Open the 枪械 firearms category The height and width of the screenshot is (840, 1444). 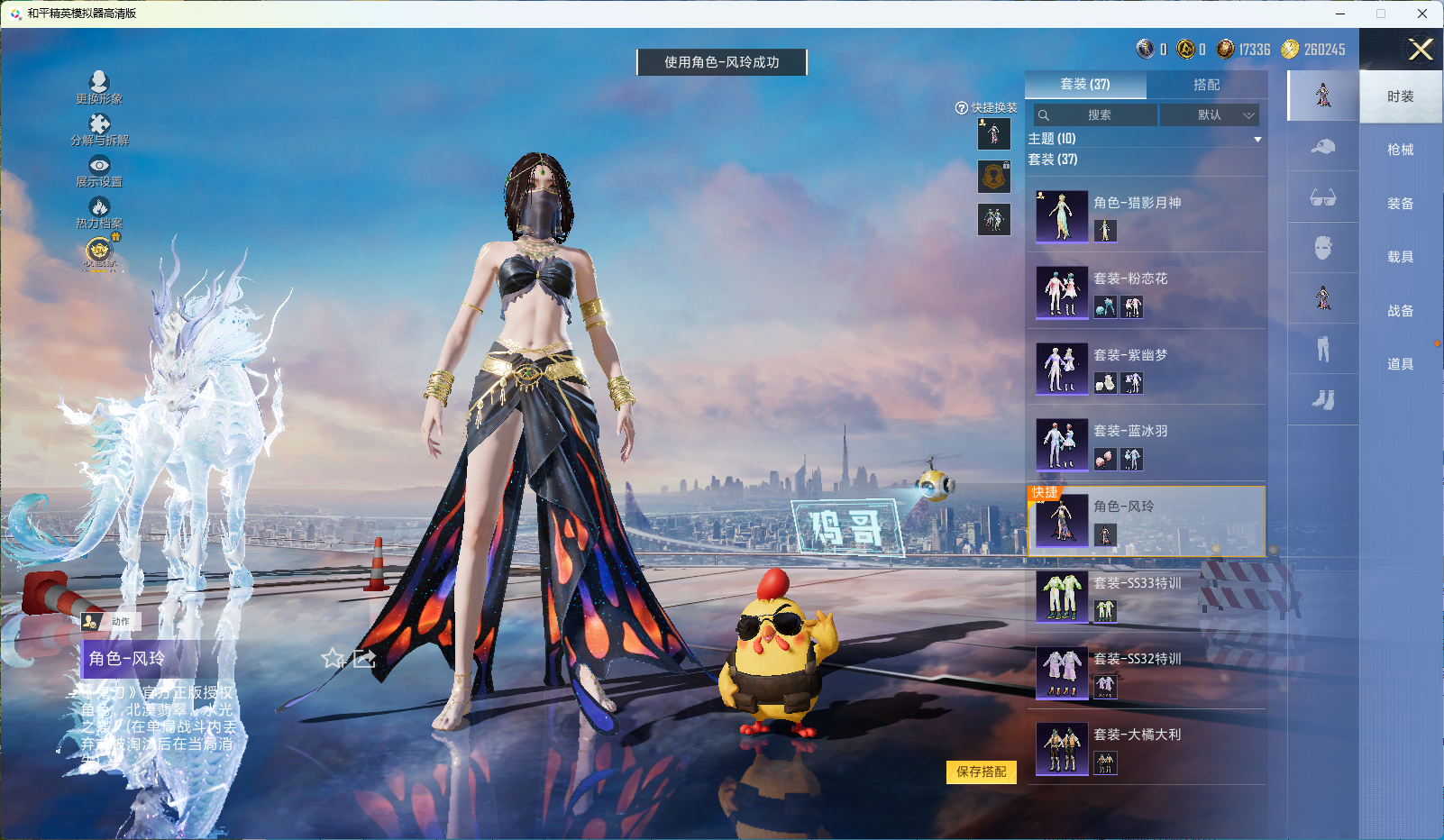pos(1400,150)
